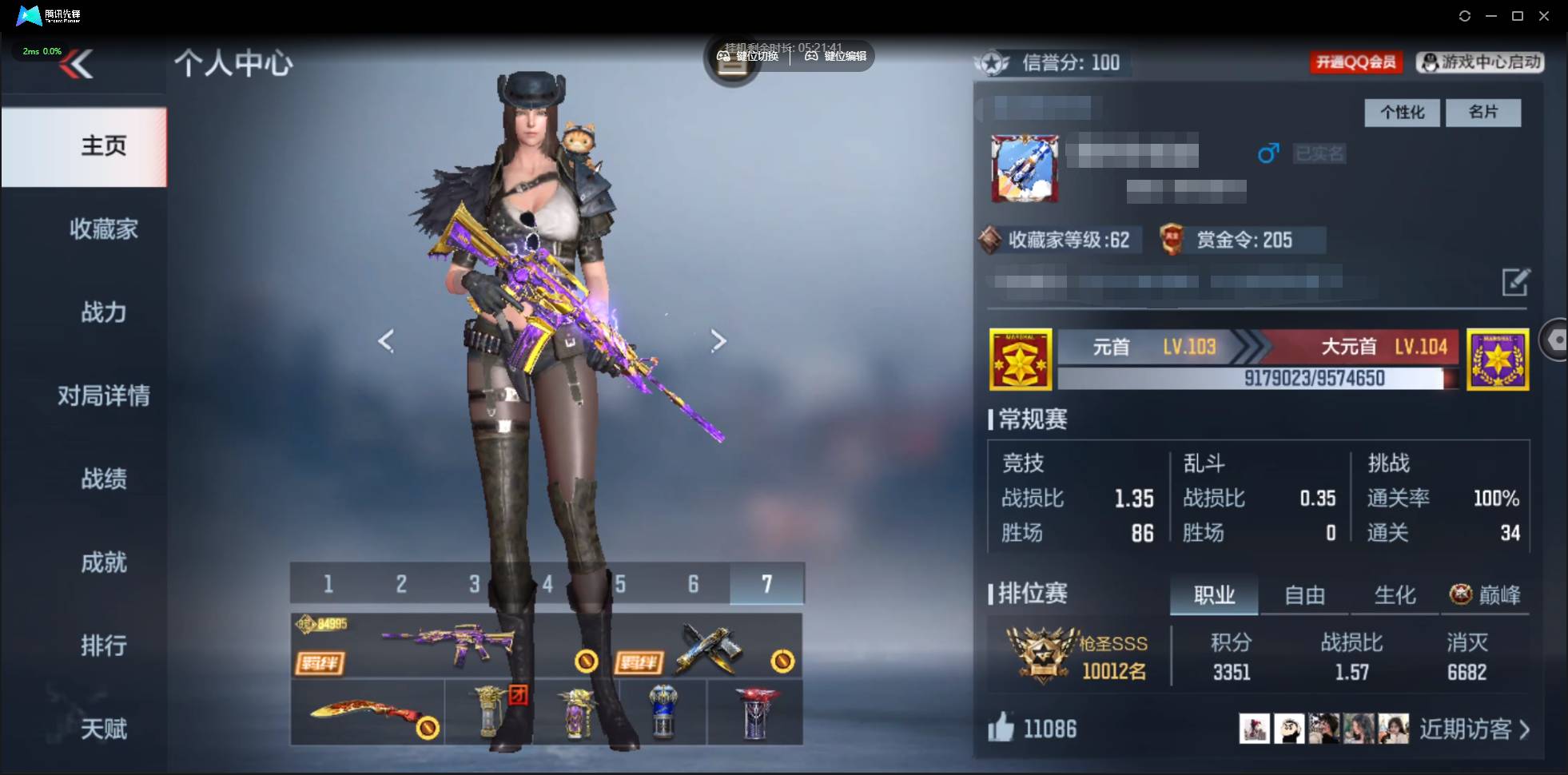Click the thumbs-up like icon
The image size is (1568, 775).
pos(1002,728)
